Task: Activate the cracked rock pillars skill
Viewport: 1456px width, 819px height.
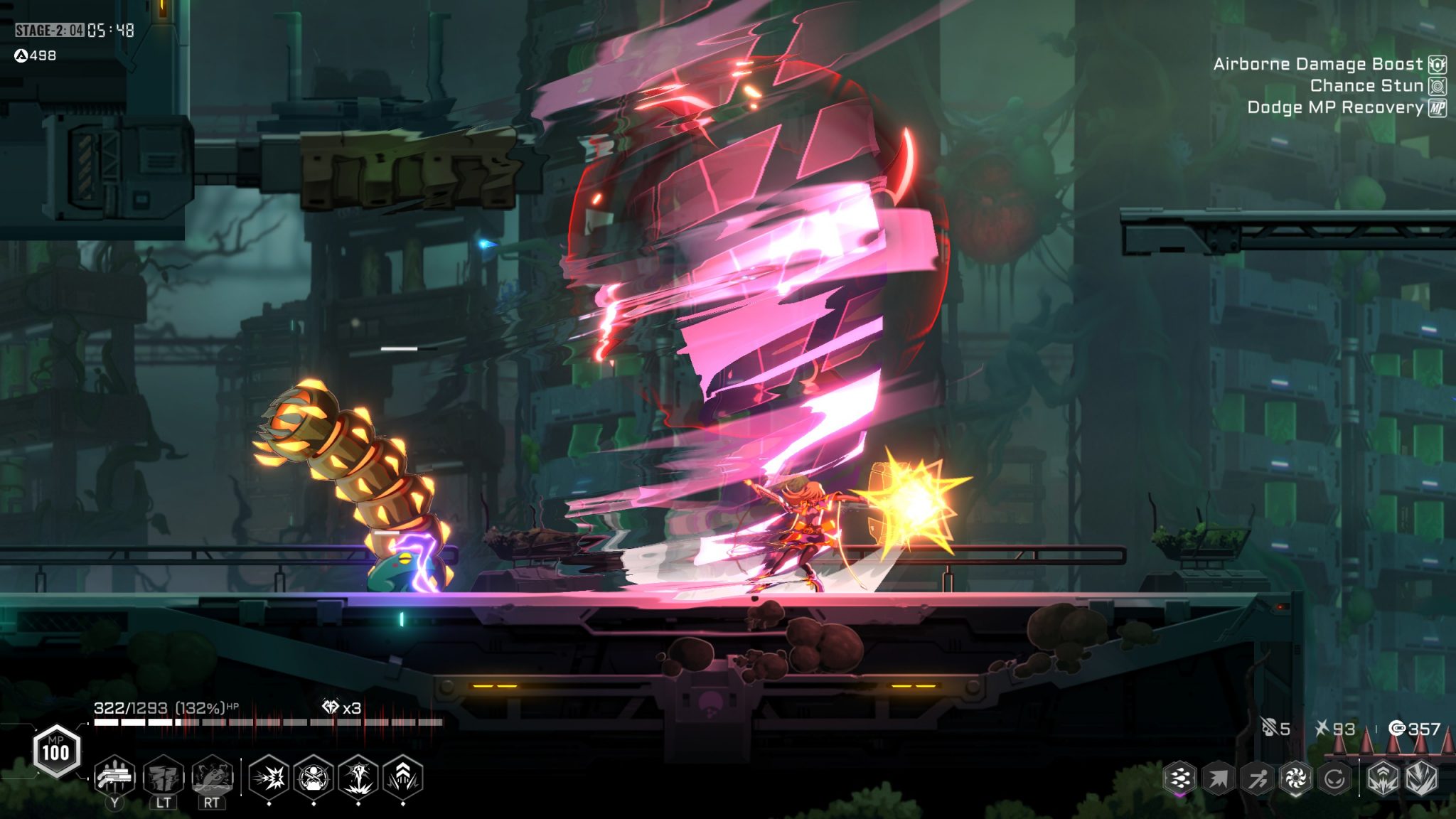Action: pyautogui.click(x=164, y=776)
